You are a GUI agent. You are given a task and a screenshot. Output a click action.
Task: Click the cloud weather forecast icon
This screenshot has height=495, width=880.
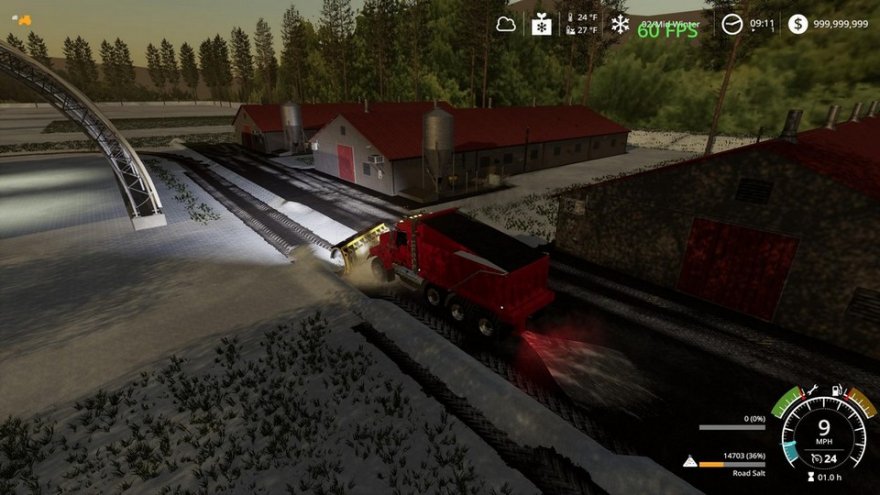point(506,23)
